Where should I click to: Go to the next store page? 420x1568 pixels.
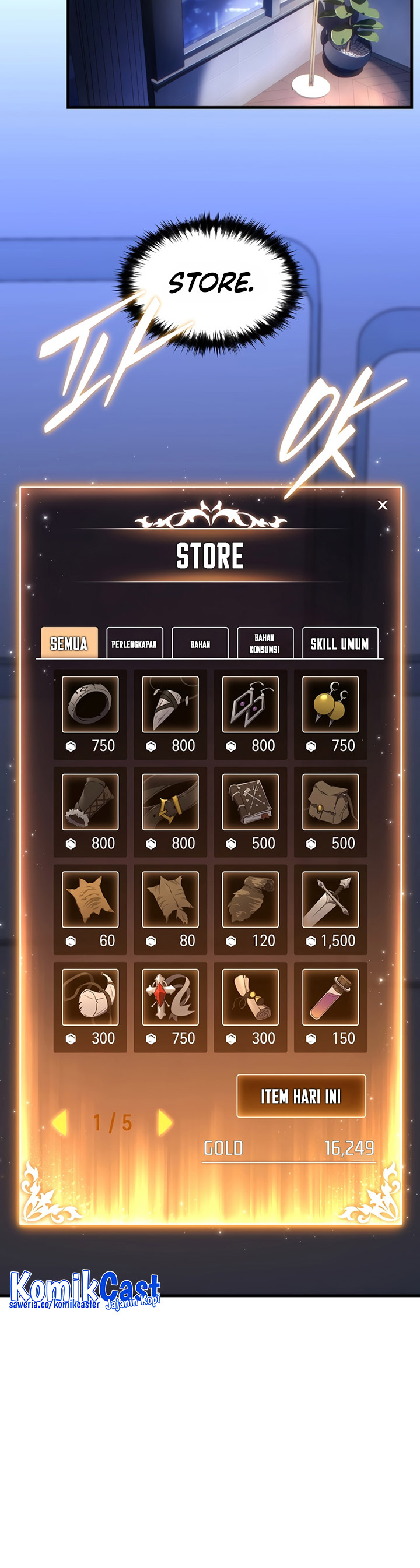[164, 1122]
